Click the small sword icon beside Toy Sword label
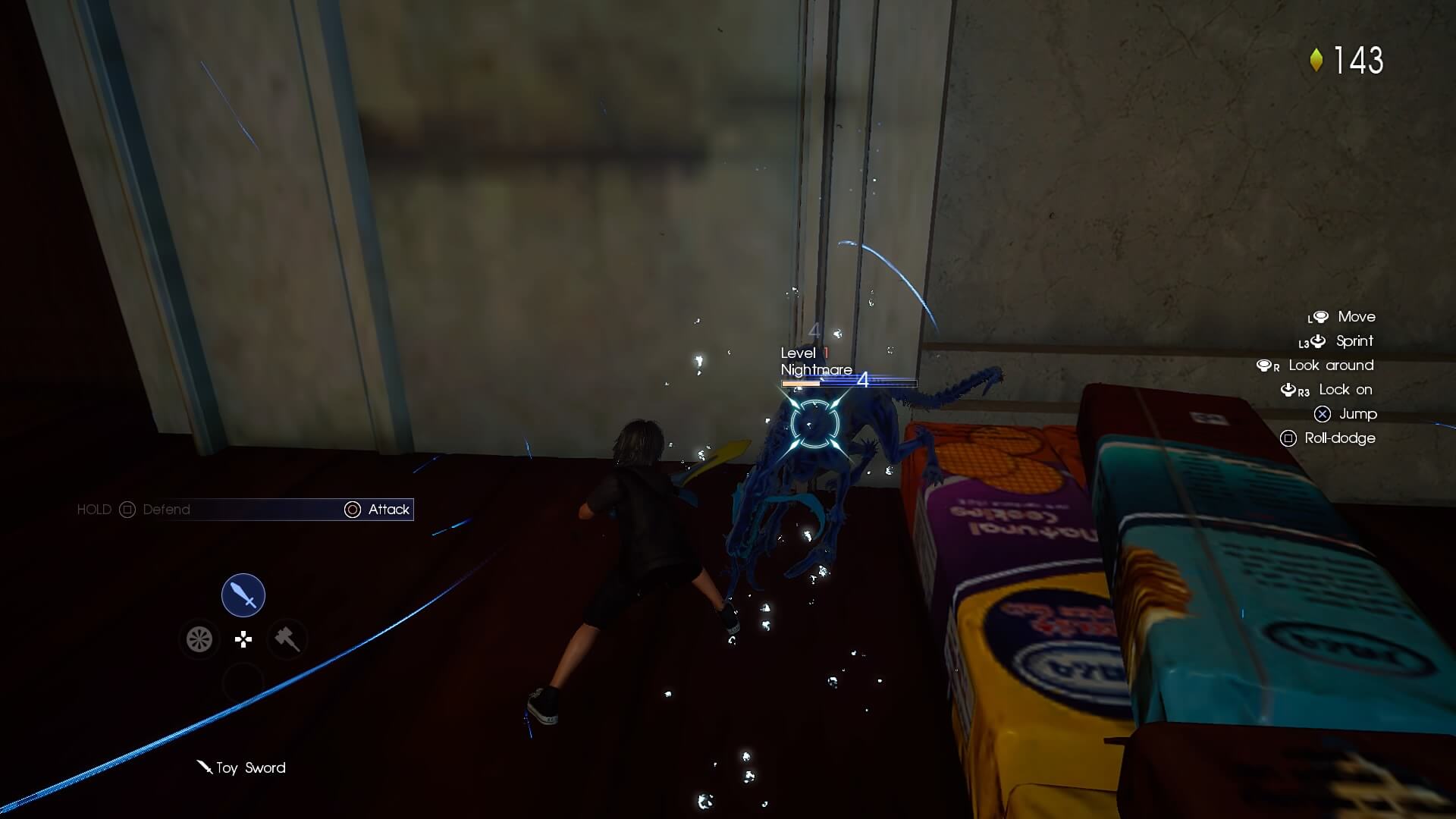 (x=203, y=767)
